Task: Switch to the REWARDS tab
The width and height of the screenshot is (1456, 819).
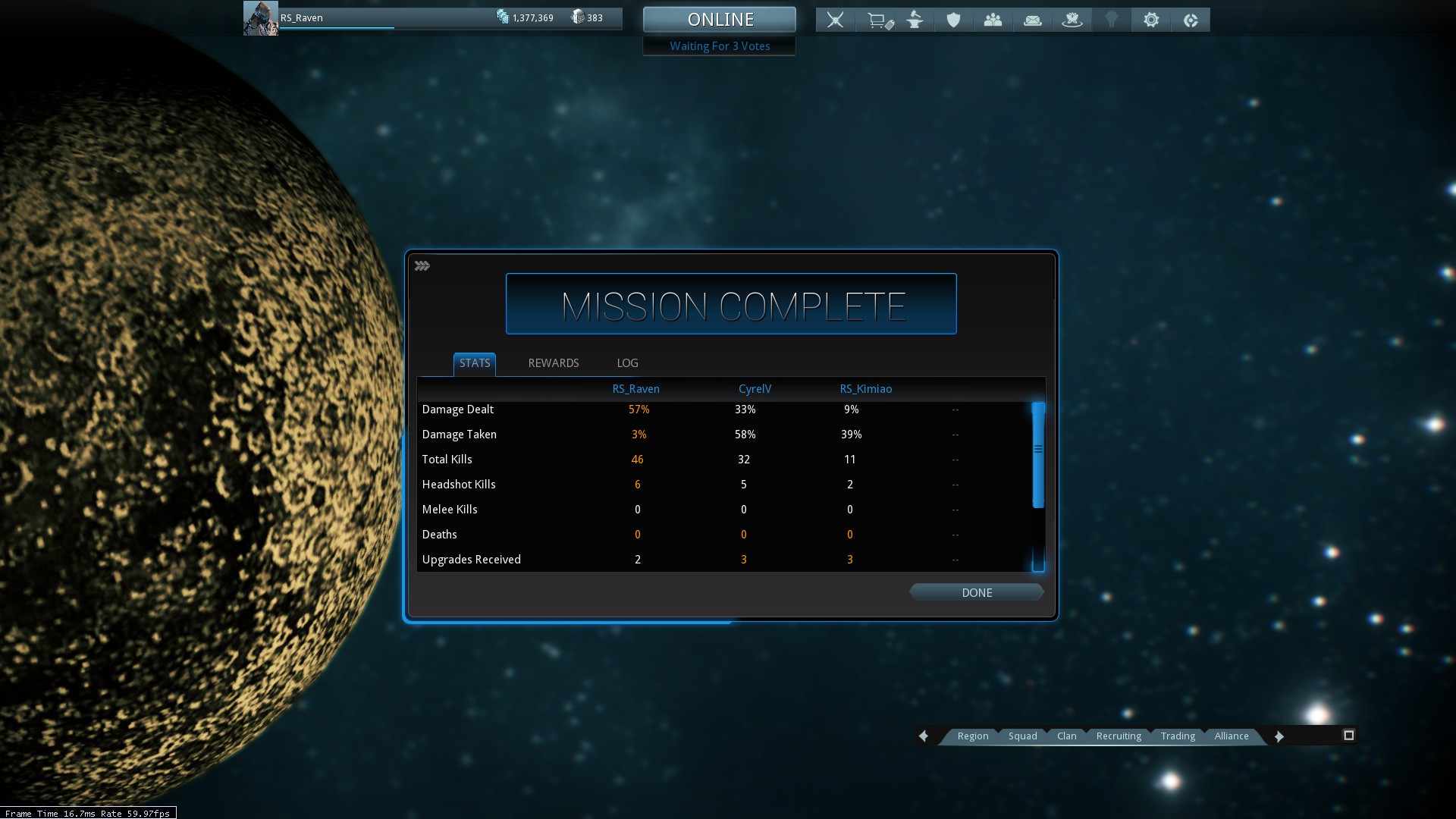Action: [x=553, y=363]
